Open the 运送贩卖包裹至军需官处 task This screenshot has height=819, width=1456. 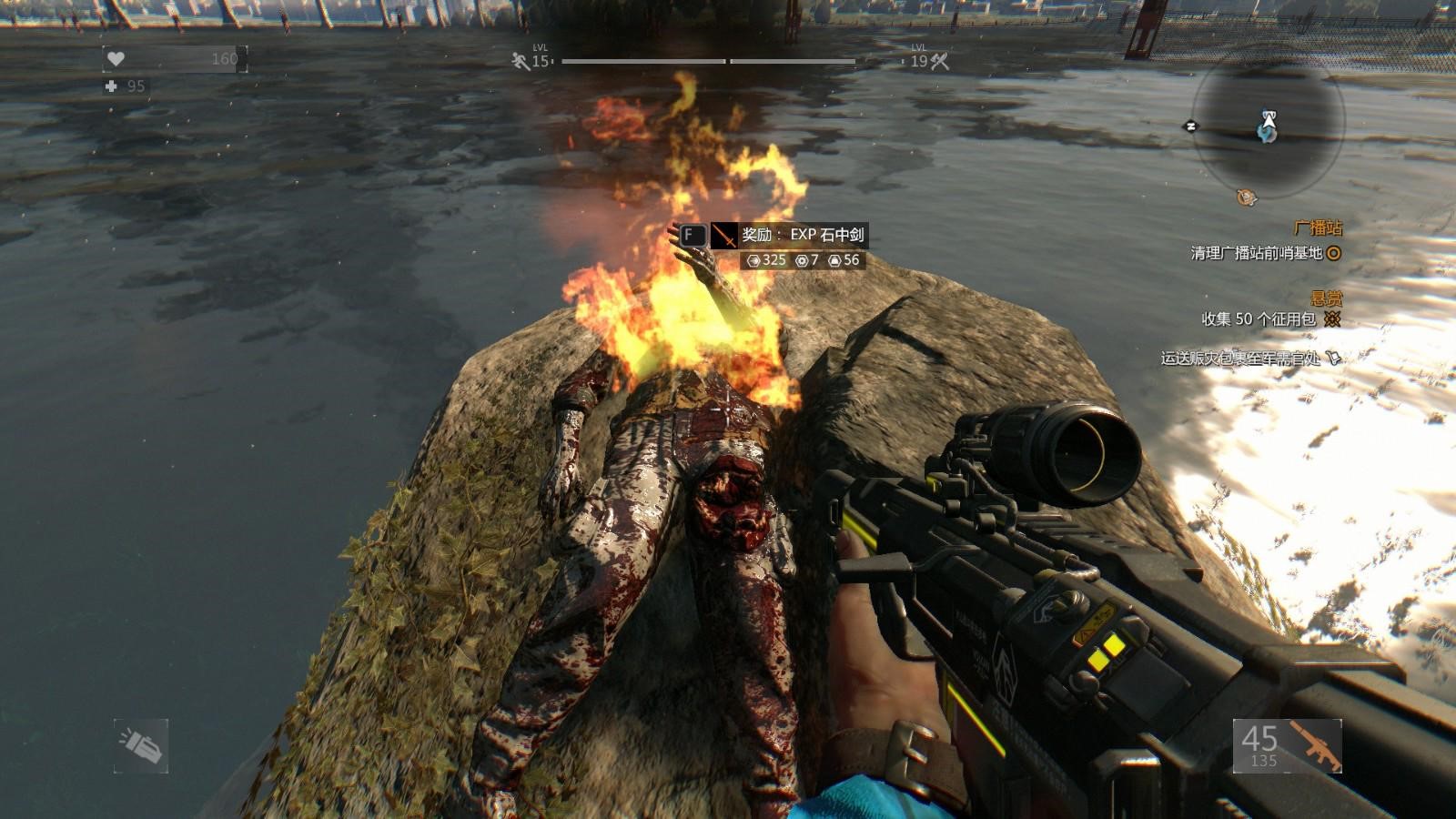[x=1240, y=359]
